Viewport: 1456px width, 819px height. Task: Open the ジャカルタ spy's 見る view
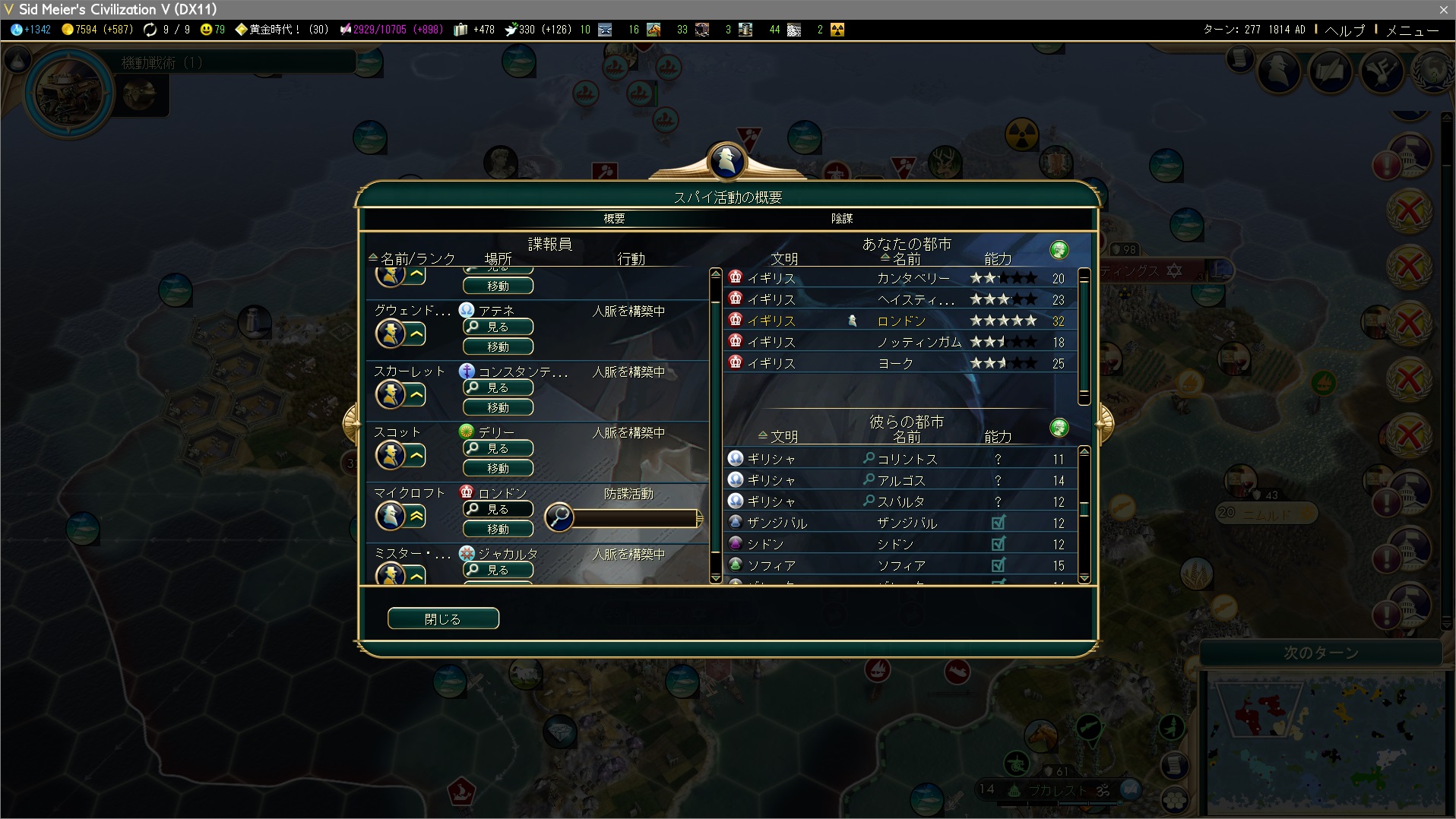pos(498,570)
